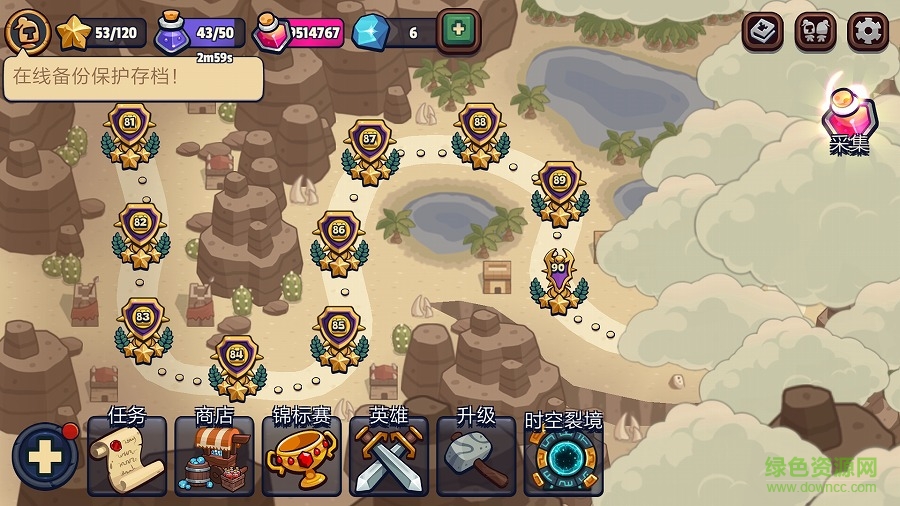Open the settings gear
Screen dimensions: 900x506
click(x=867, y=32)
